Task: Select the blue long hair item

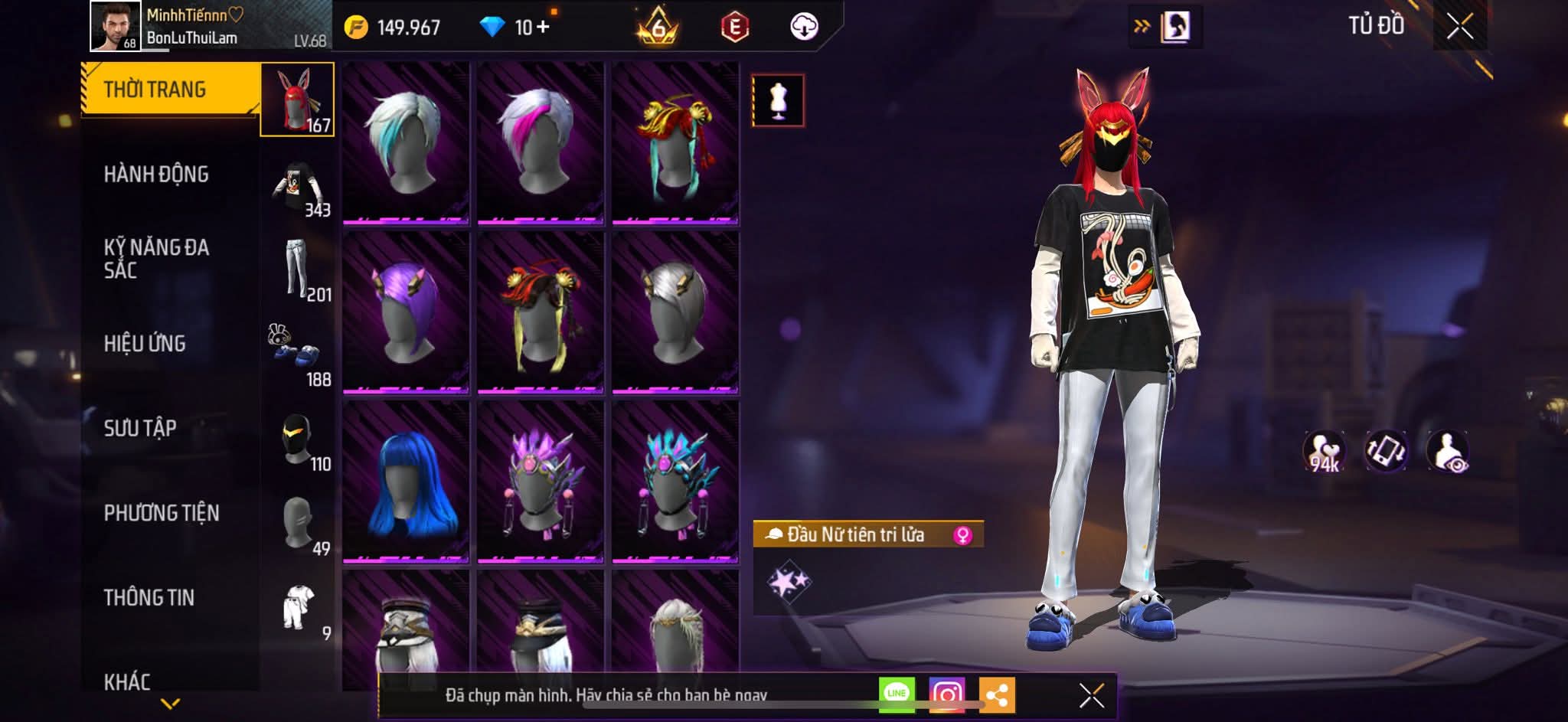Action: 406,481
